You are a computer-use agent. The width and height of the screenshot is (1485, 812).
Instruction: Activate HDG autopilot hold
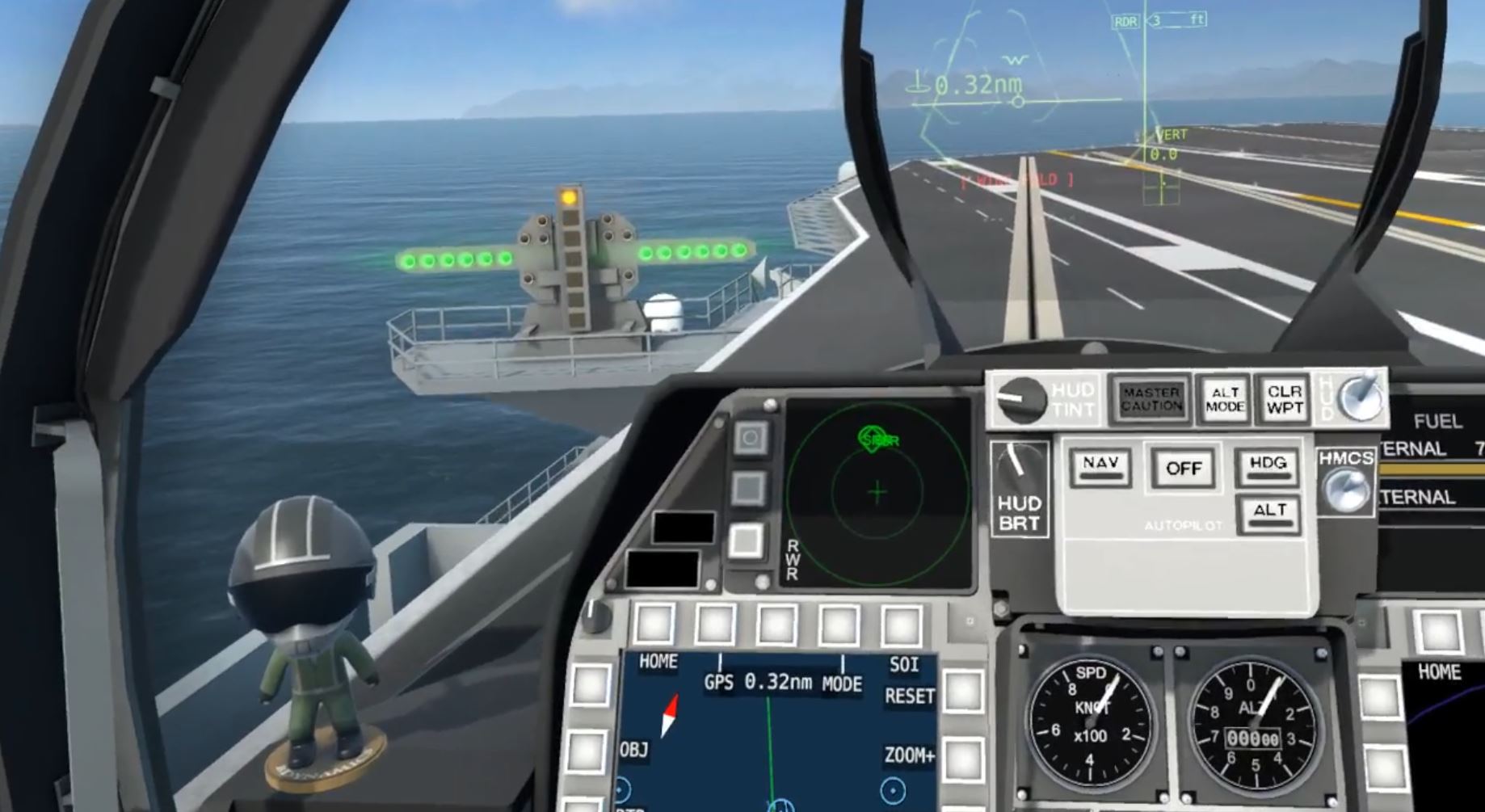pyautogui.click(x=1267, y=466)
